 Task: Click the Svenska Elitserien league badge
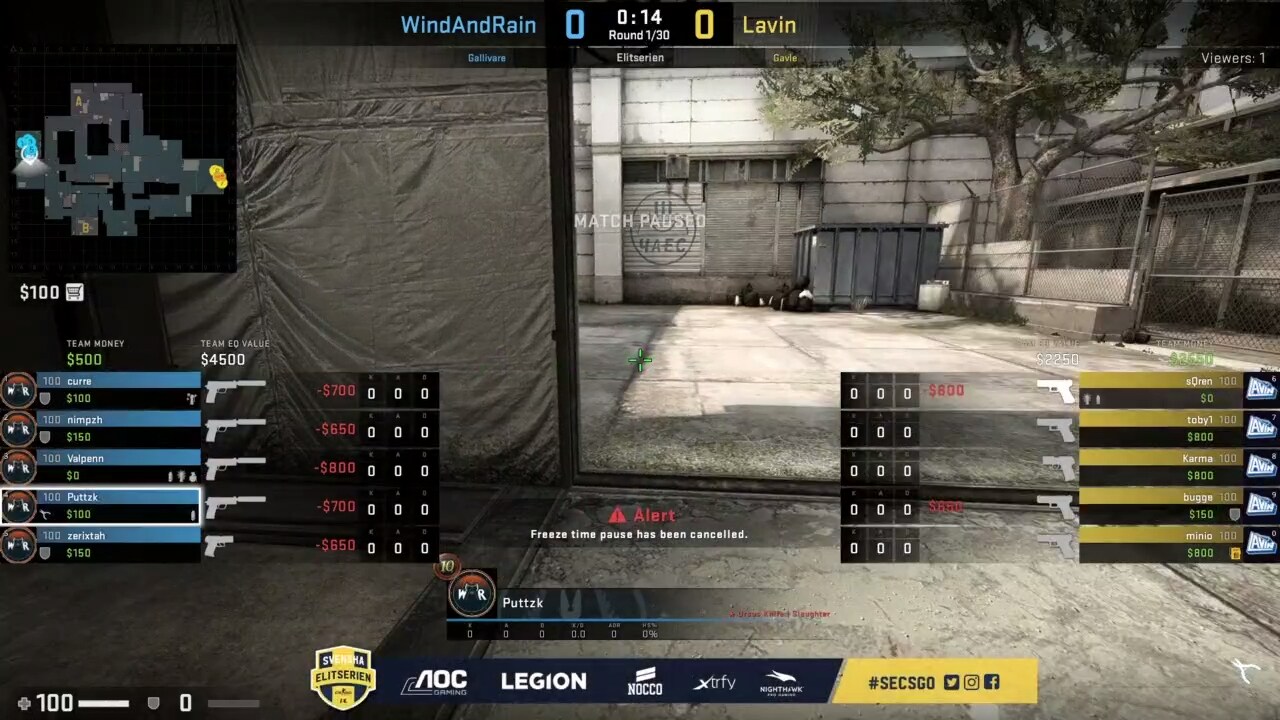(343, 678)
